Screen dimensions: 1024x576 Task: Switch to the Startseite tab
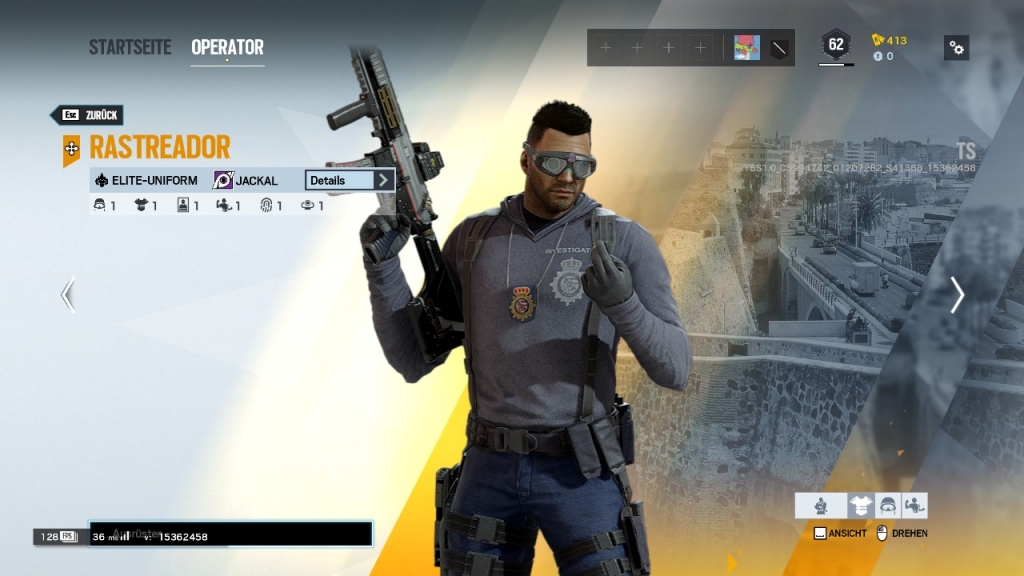click(130, 47)
